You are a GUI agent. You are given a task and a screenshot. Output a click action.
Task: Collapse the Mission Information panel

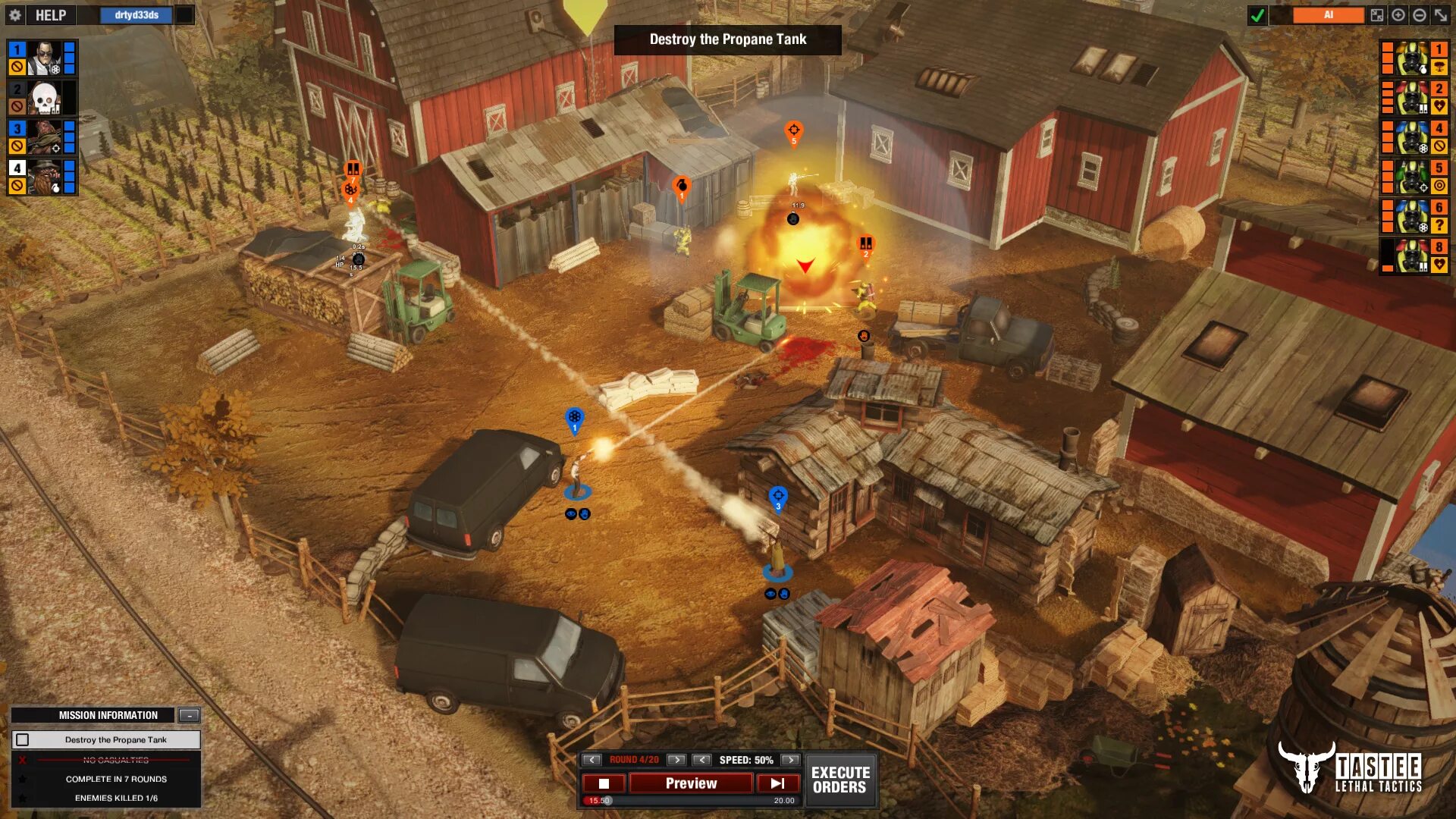(x=190, y=715)
